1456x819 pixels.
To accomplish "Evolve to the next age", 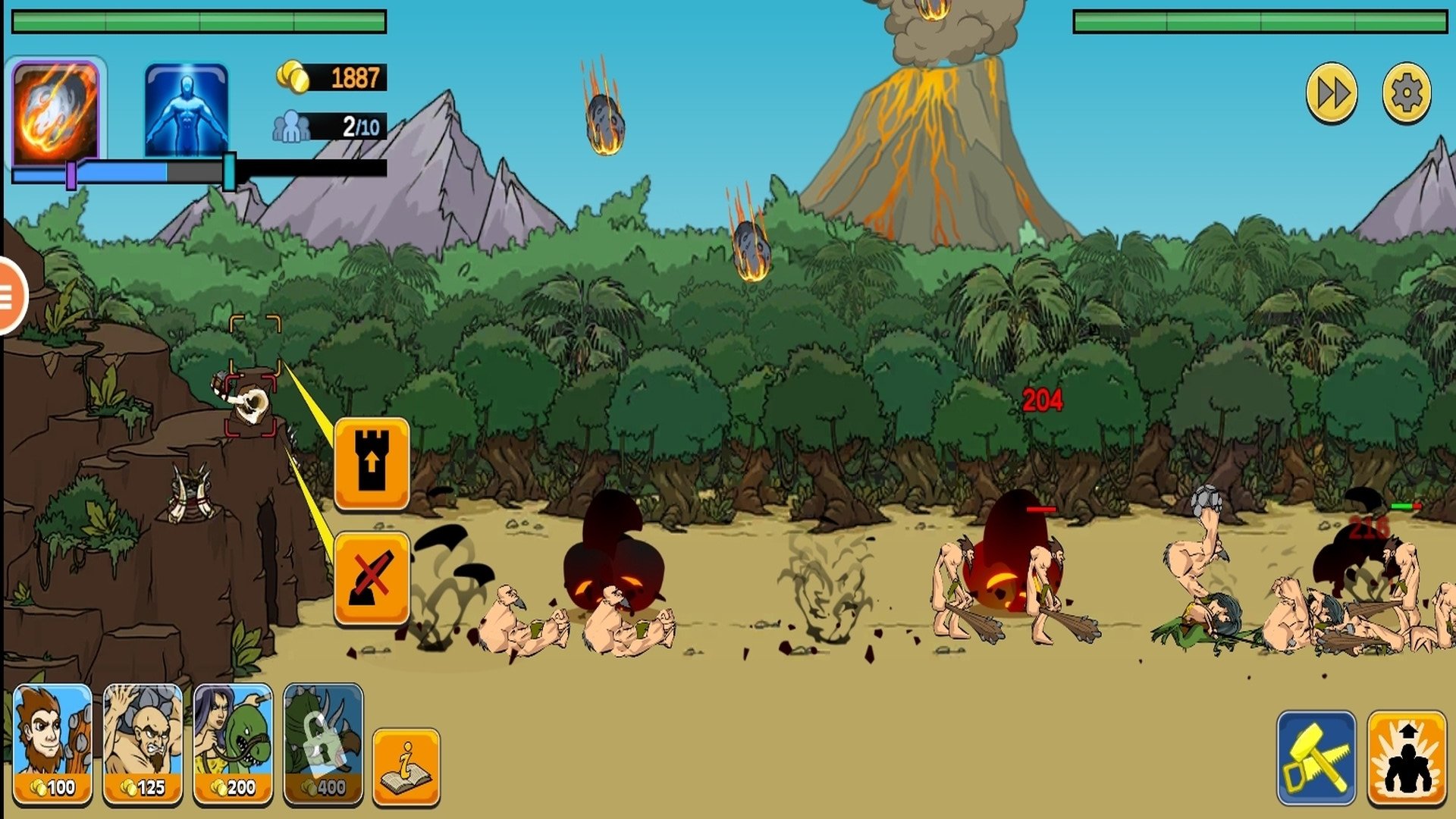I will (1407, 757).
